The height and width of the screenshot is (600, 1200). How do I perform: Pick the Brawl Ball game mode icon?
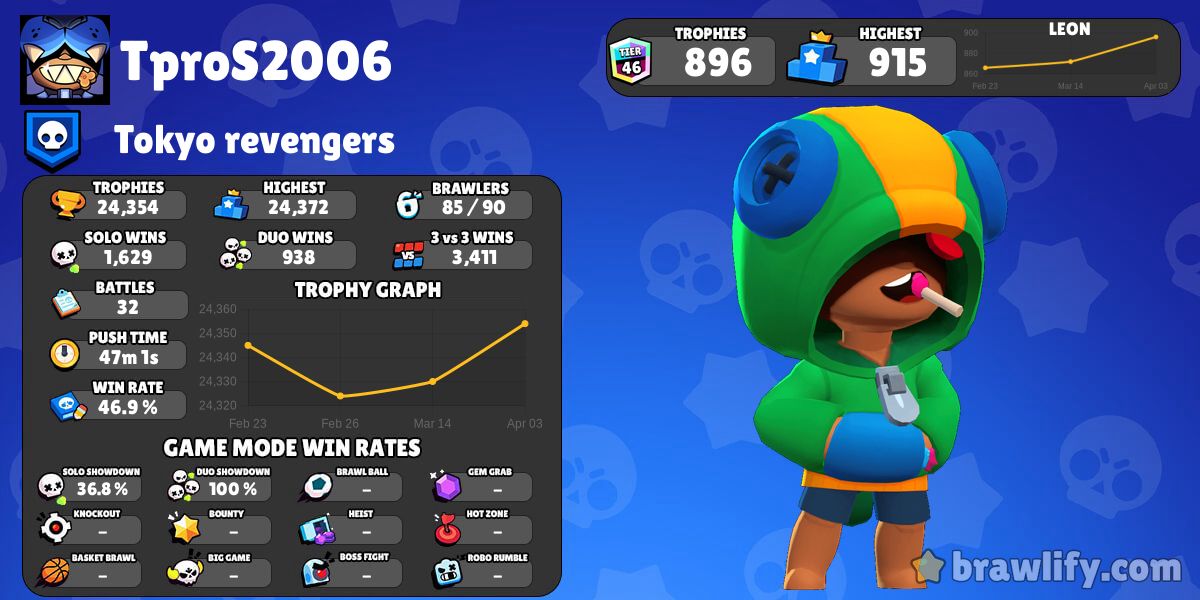coord(315,486)
